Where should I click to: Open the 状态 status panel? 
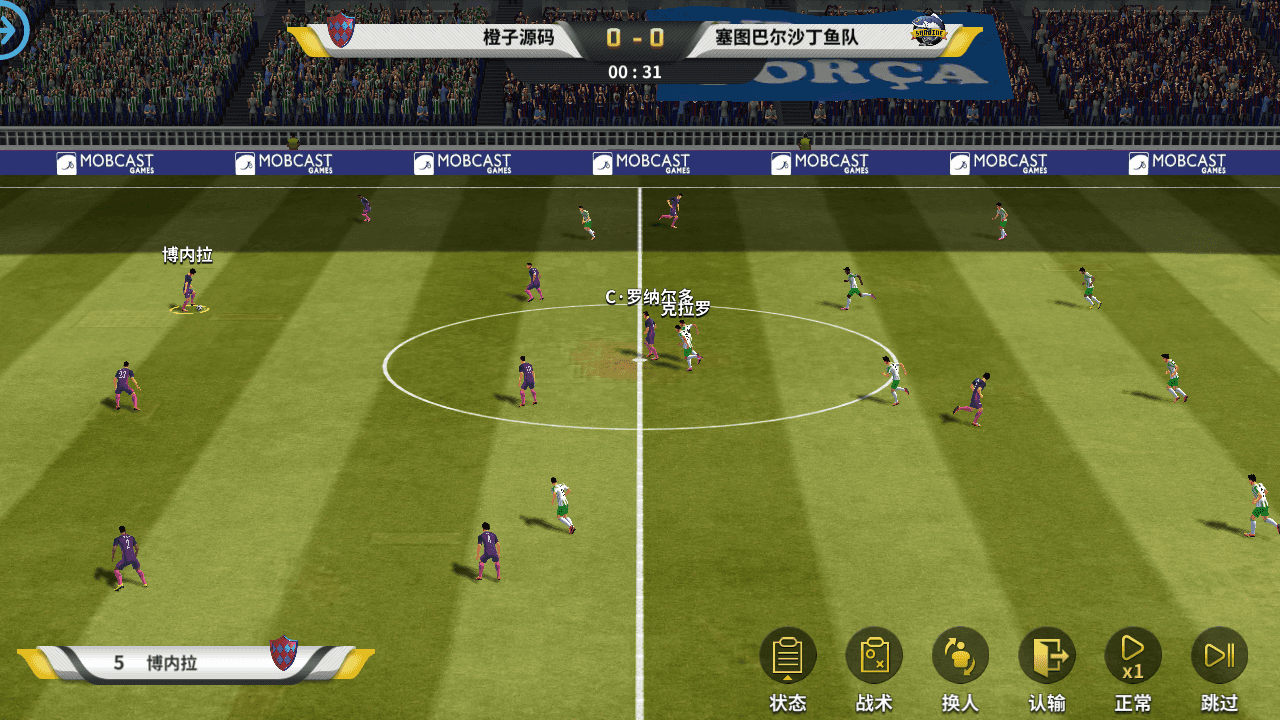pyautogui.click(x=788, y=657)
